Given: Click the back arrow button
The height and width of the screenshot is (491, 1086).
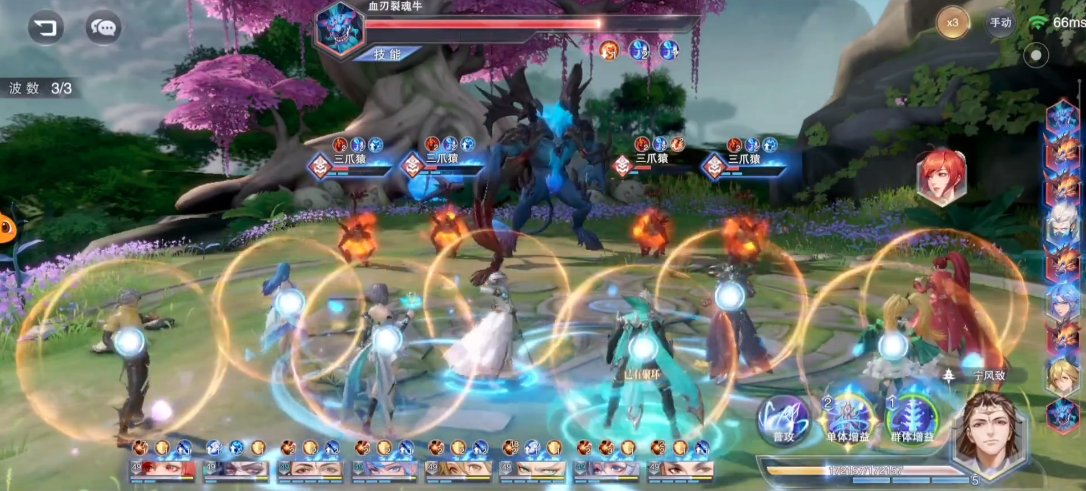Looking at the screenshot, I should (x=44, y=27).
